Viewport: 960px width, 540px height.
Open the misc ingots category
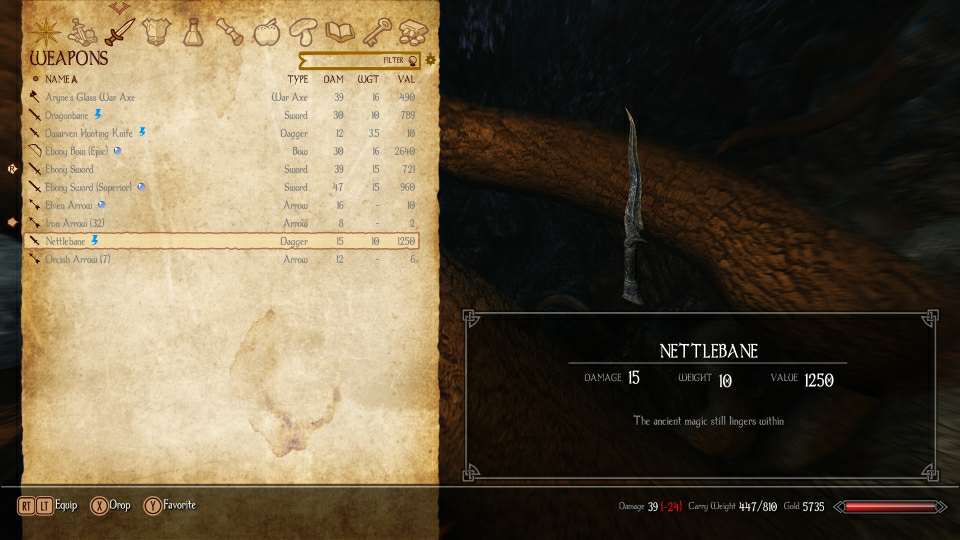pos(412,33)
